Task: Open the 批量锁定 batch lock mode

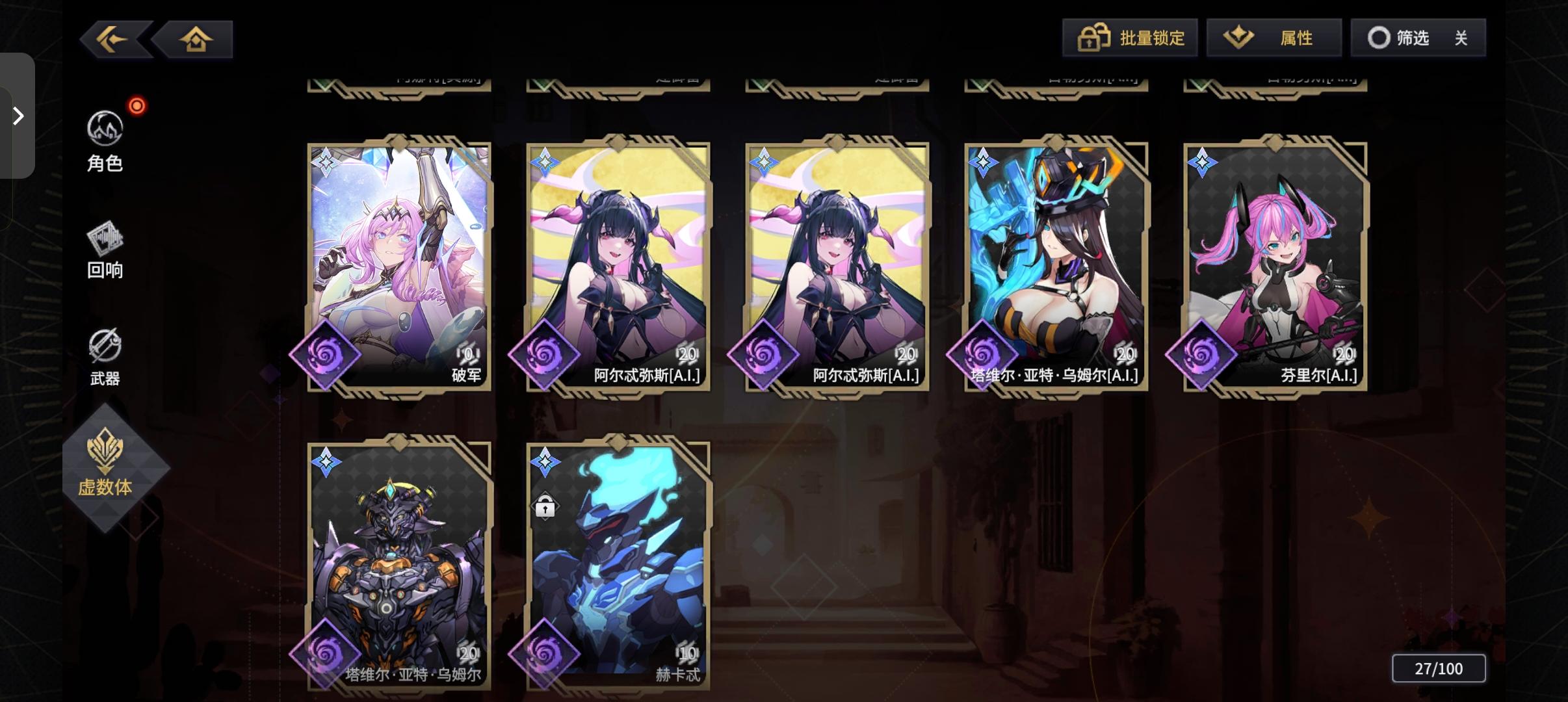Action: pyautogui.click(x=1130, y=37)
